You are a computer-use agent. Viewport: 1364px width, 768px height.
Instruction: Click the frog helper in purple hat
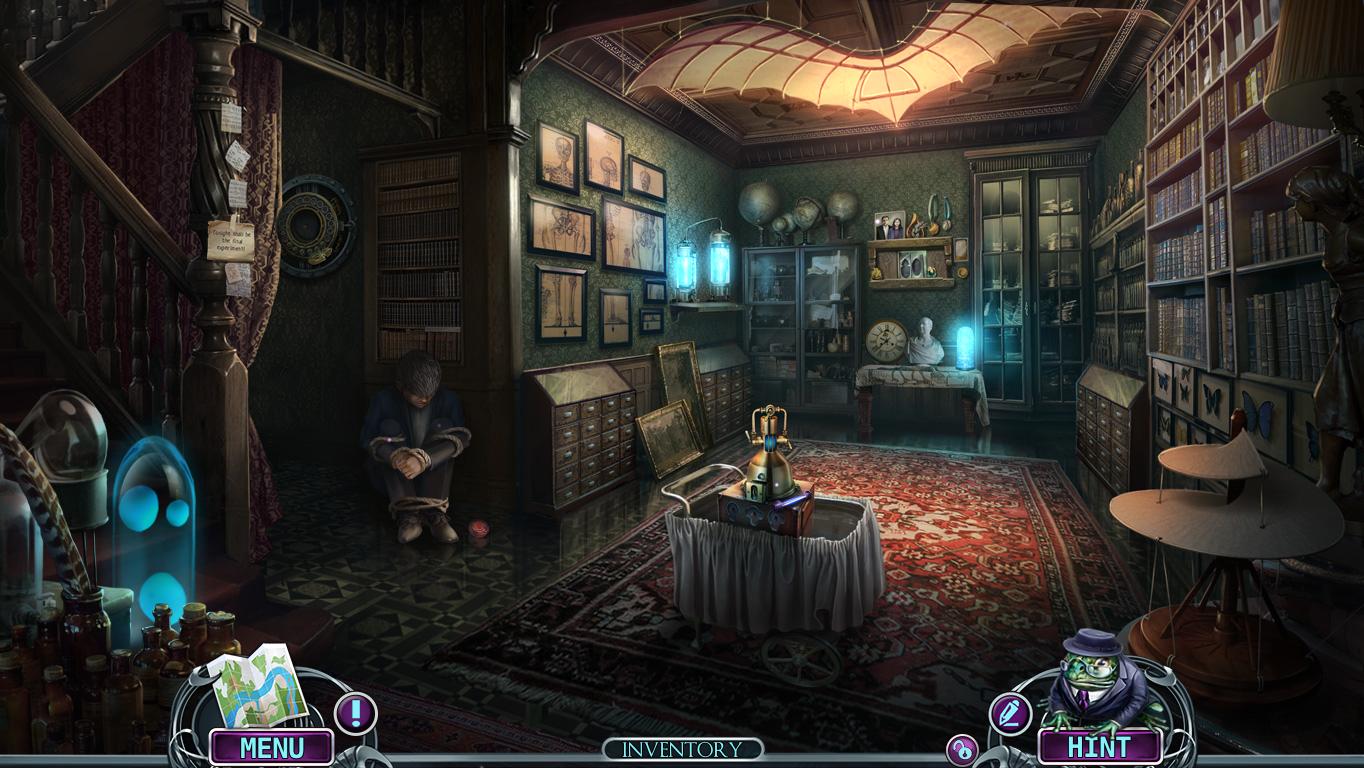pyautogui.click(x=1098, y=681)
